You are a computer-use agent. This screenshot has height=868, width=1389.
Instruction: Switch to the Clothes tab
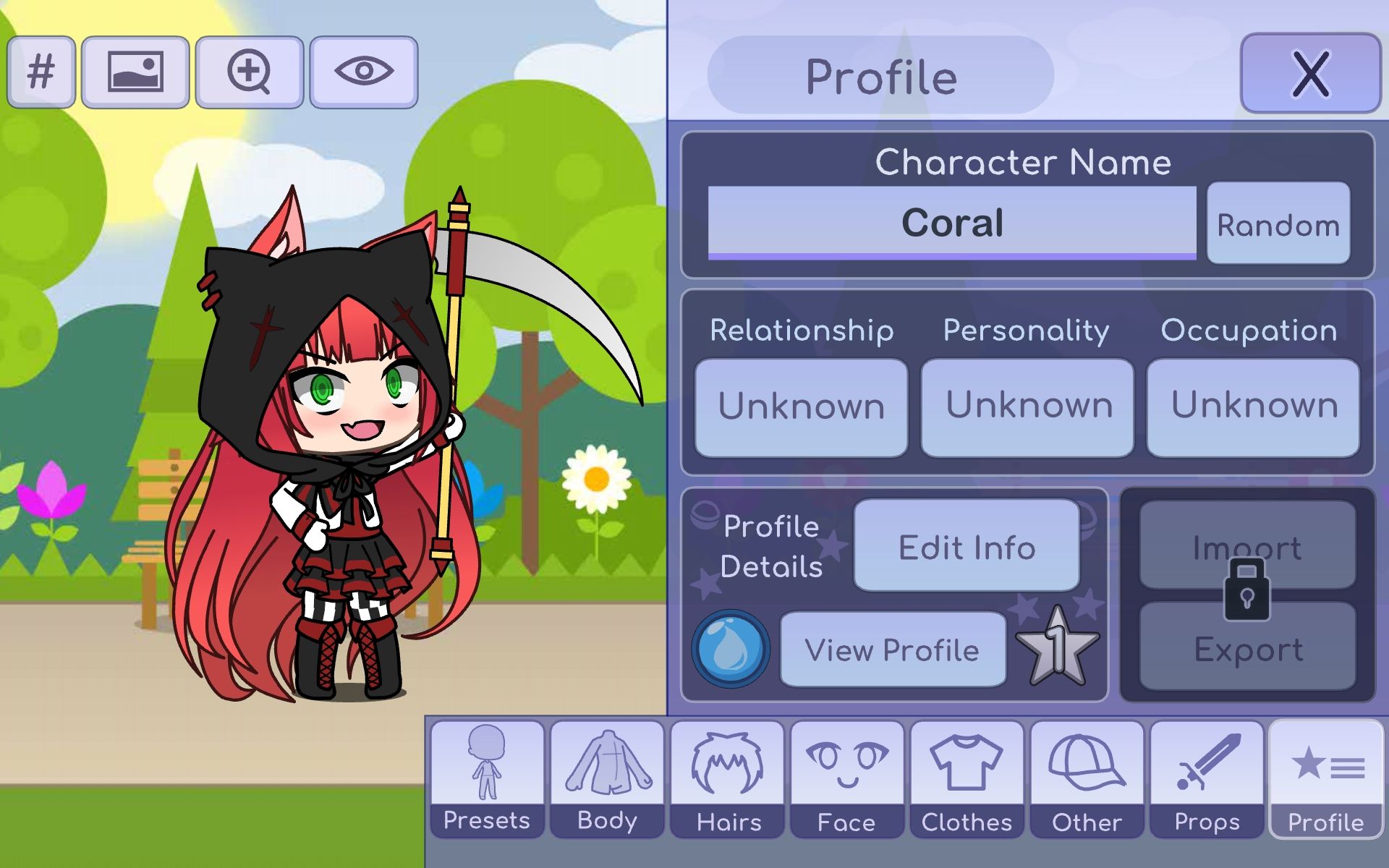point(967,779)
